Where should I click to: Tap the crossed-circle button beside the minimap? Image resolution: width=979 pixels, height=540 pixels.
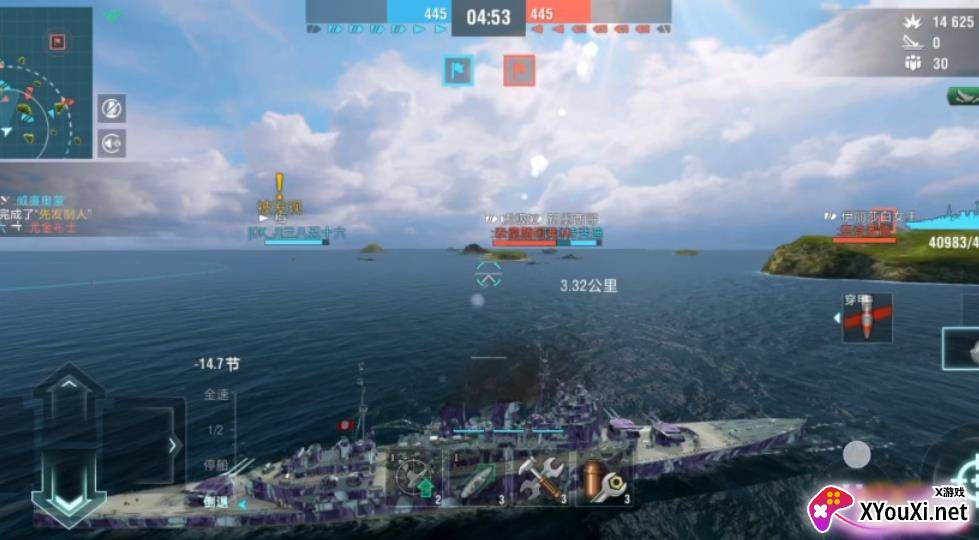(x=112, y=108)
